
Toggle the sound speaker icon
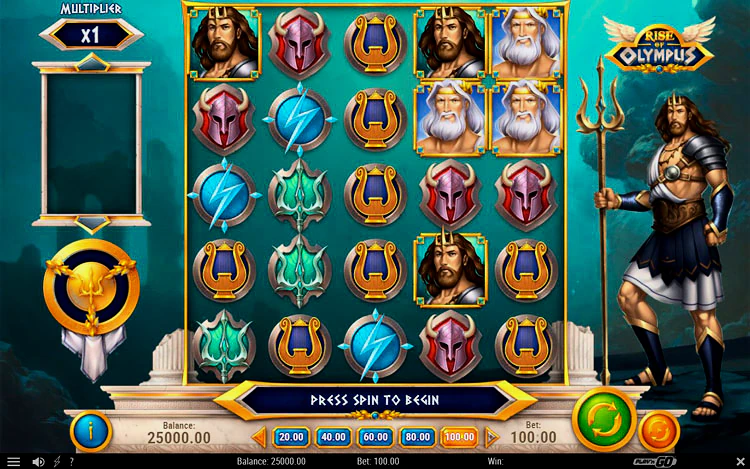tap(38, 462)
